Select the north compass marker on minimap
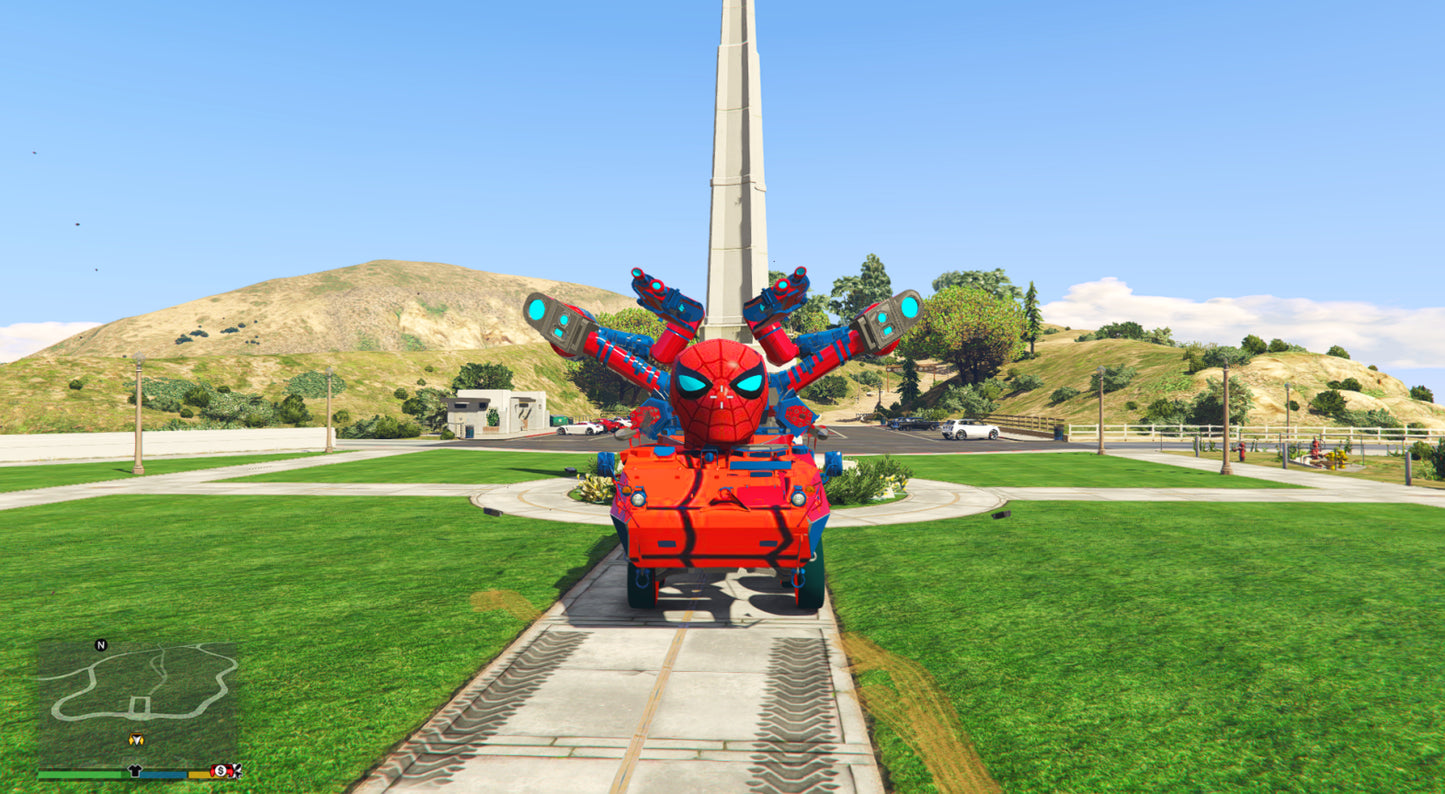 [x=101, y=645]
